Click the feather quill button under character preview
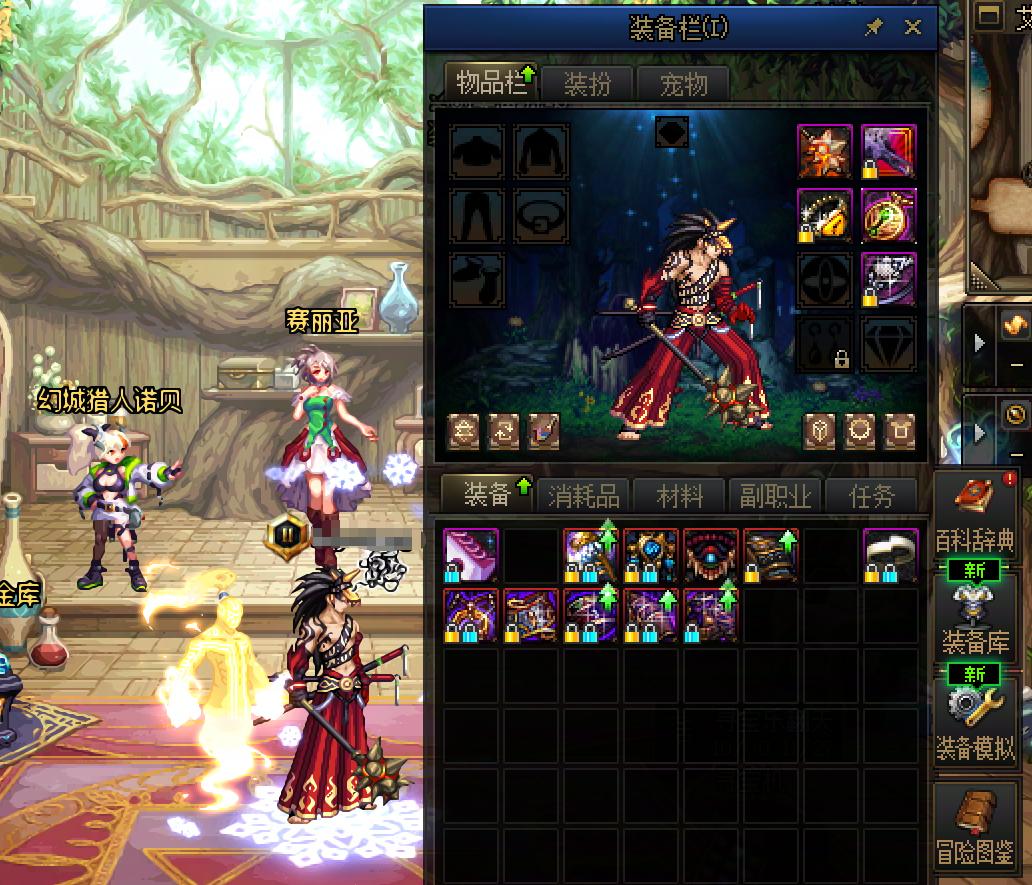The image size is (1032, 885). coord(543,431)
